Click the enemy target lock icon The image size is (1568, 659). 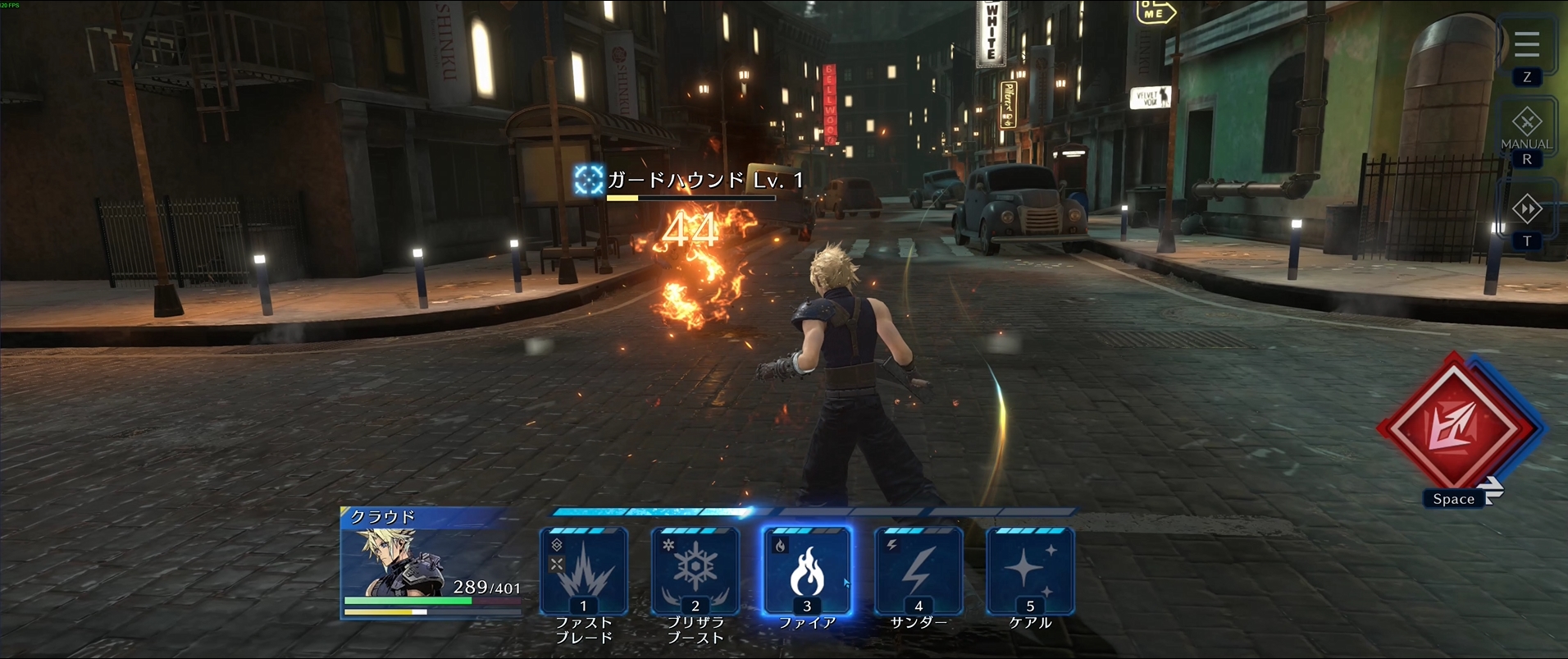[588, 180]
